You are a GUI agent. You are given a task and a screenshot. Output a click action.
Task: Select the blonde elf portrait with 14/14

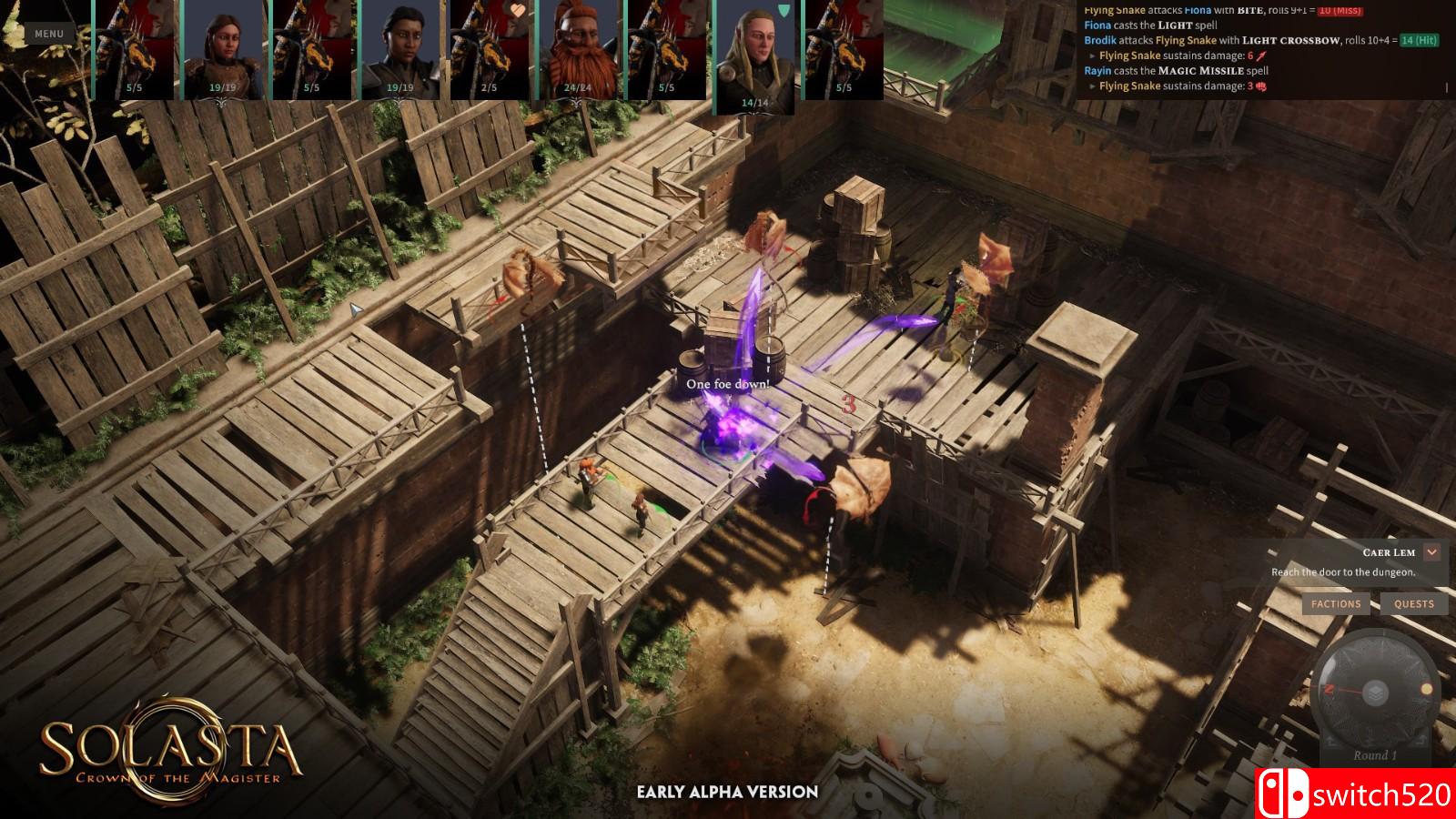click(754, 55)
